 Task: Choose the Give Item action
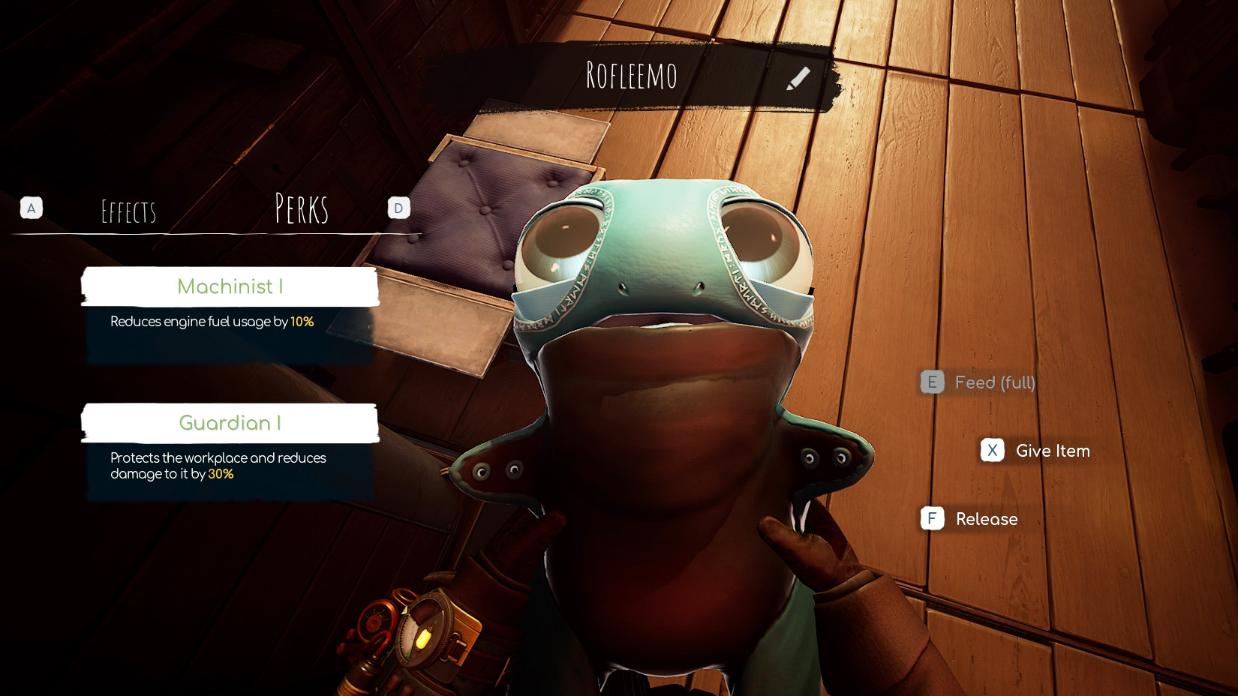1036,451
